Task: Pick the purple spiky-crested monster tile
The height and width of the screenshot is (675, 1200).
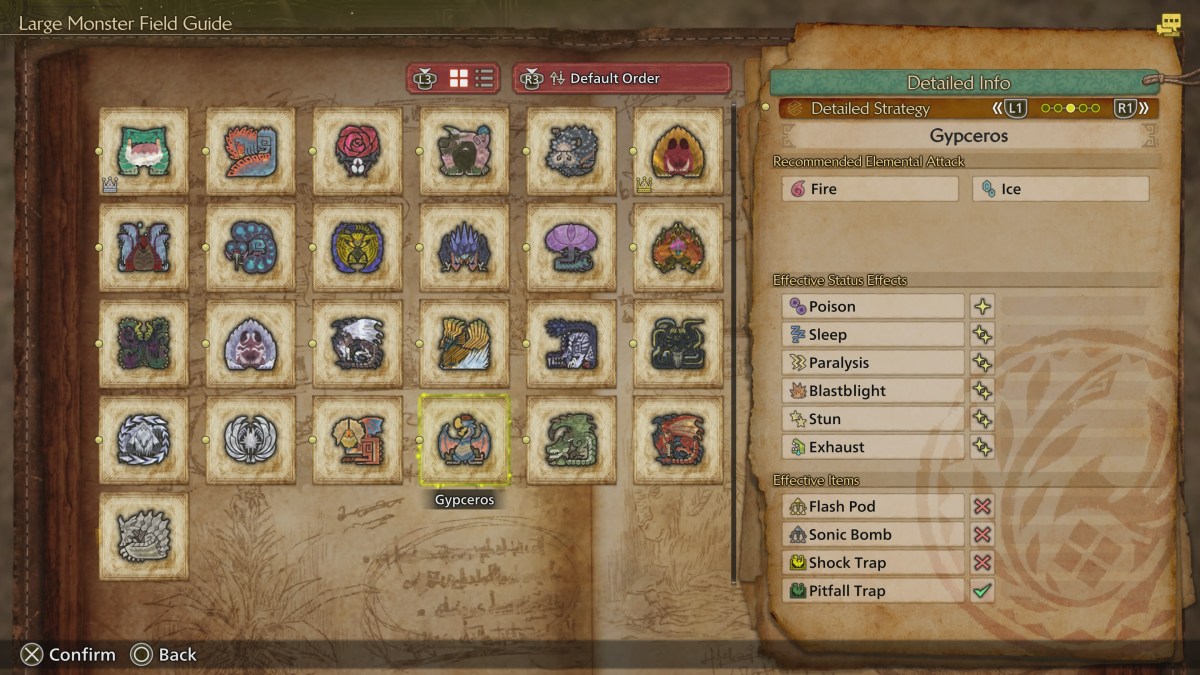Action: (464, 247)
